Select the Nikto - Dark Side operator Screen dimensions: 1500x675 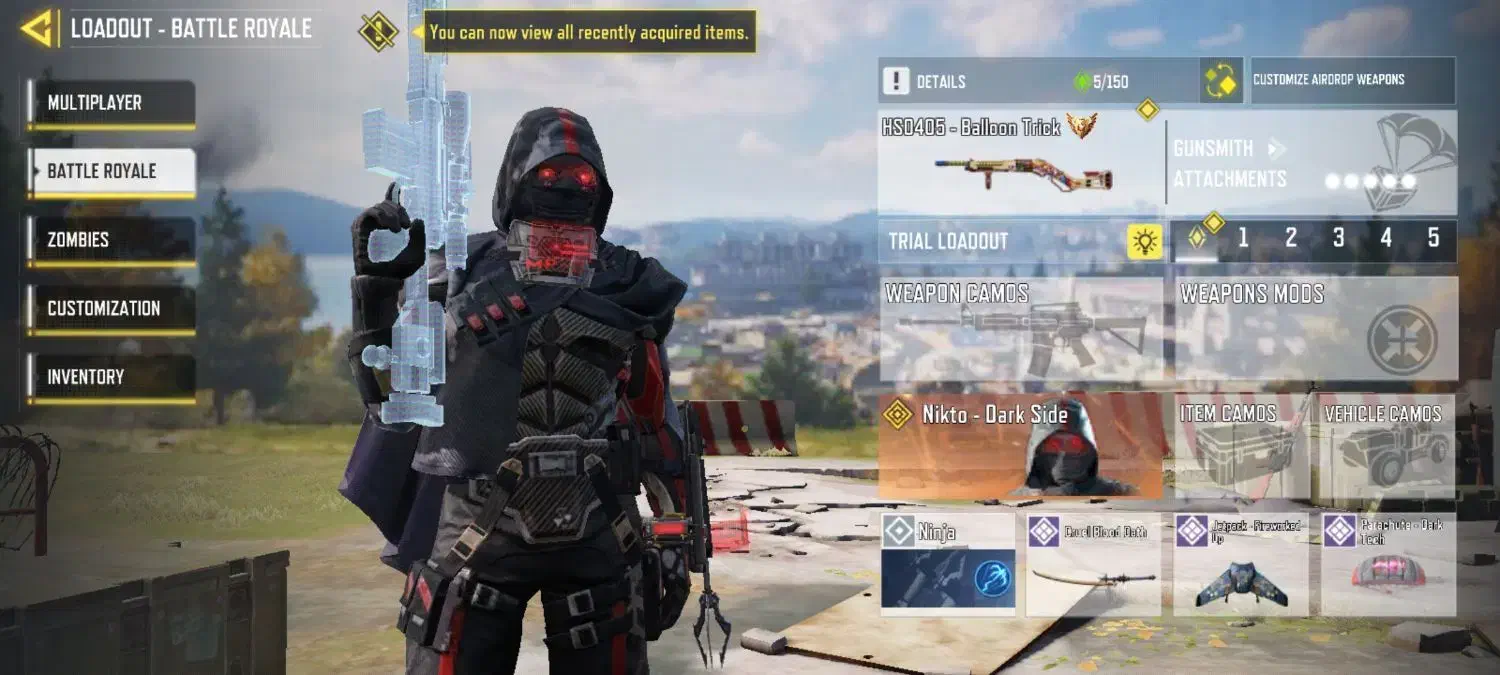coord(1021,446)
